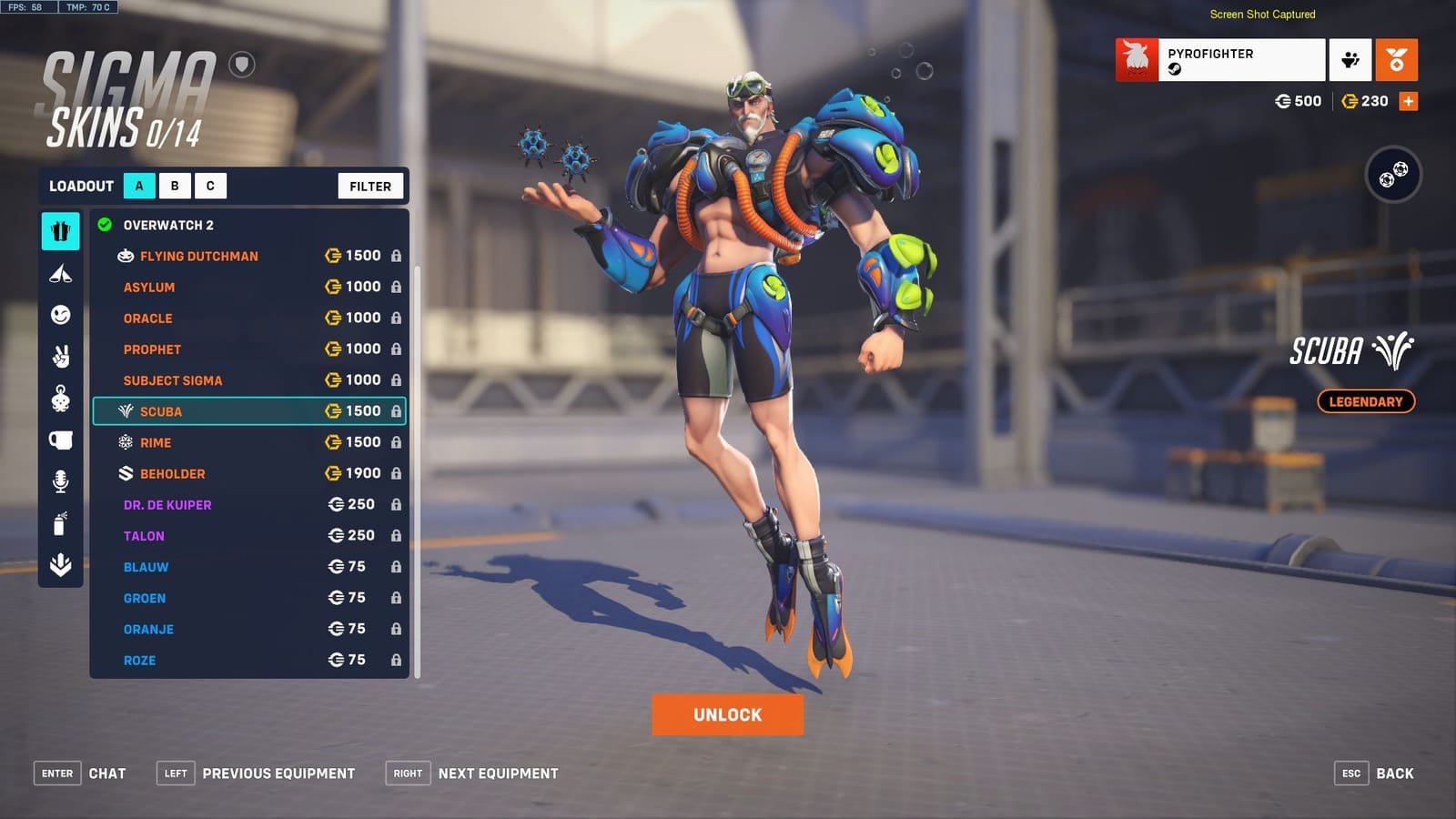Click the Unlock button

tap(726, 714)
